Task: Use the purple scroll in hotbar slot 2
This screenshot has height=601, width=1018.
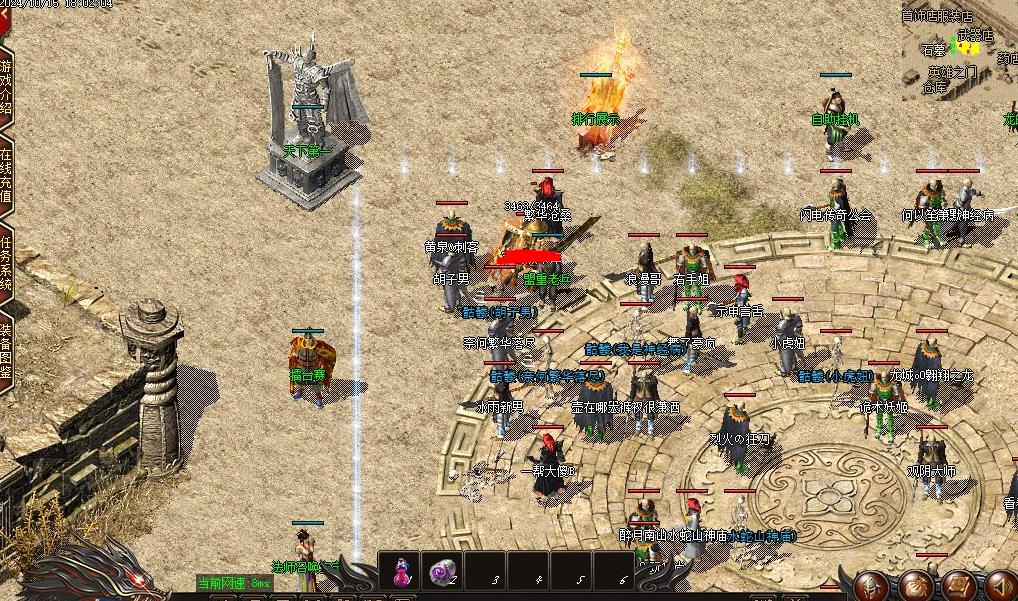Action: [442, 572]
